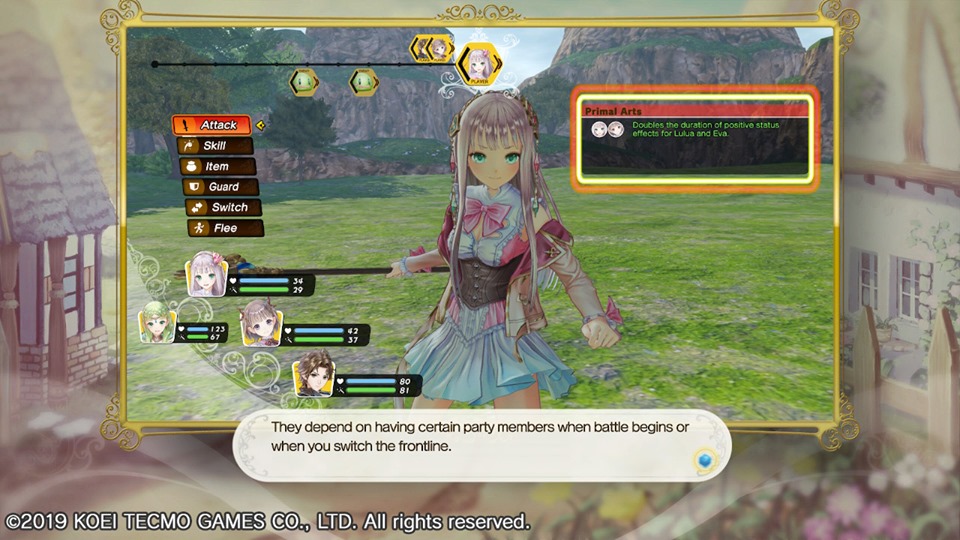Select the green-haired party member portrait
The image size is (960, 540).
(x=158, y=323)
